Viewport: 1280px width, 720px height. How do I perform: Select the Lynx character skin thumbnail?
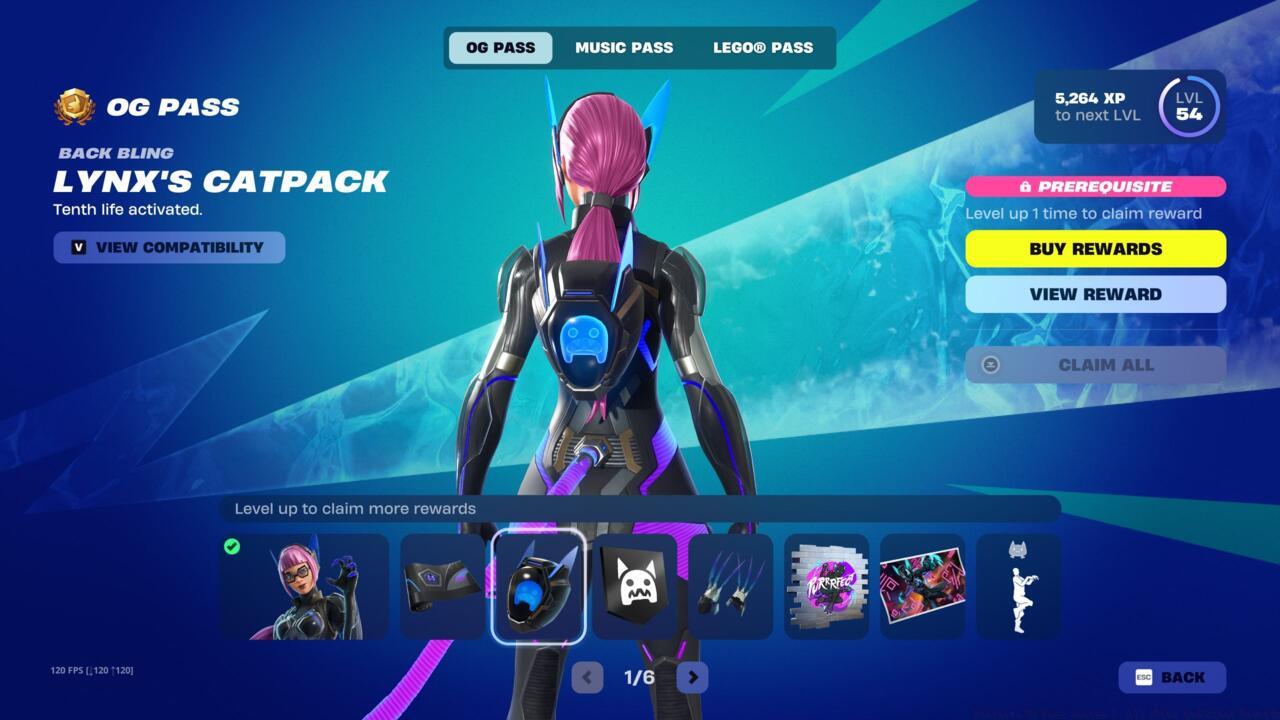(303, 585)
